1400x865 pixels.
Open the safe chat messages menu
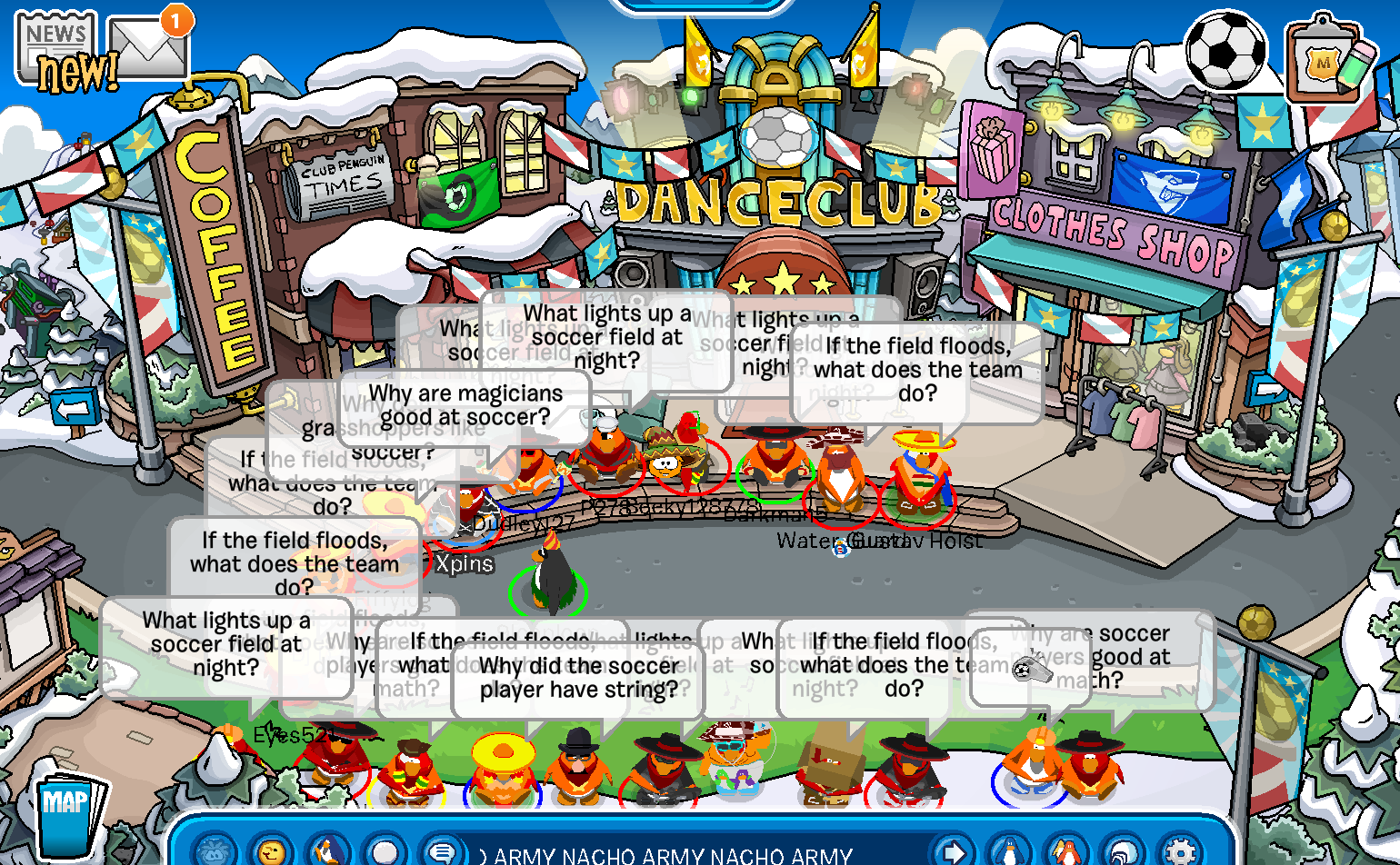click(x=443, y=852)
